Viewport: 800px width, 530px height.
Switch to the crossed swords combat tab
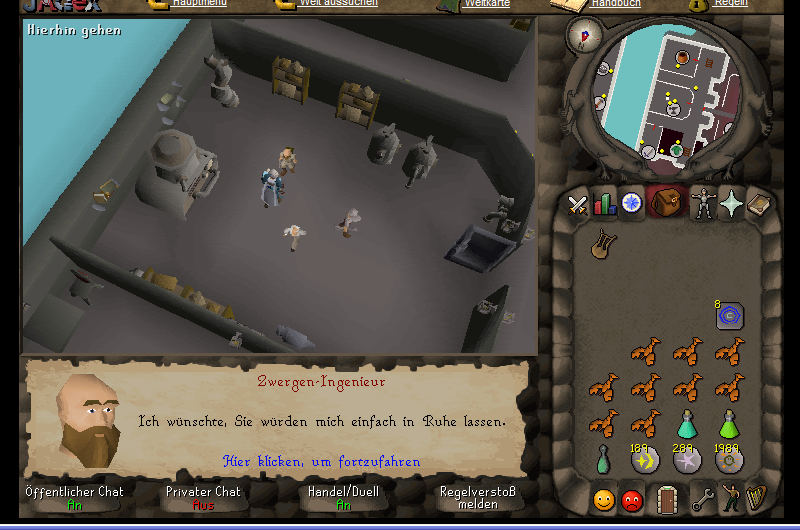pos(577,205)
